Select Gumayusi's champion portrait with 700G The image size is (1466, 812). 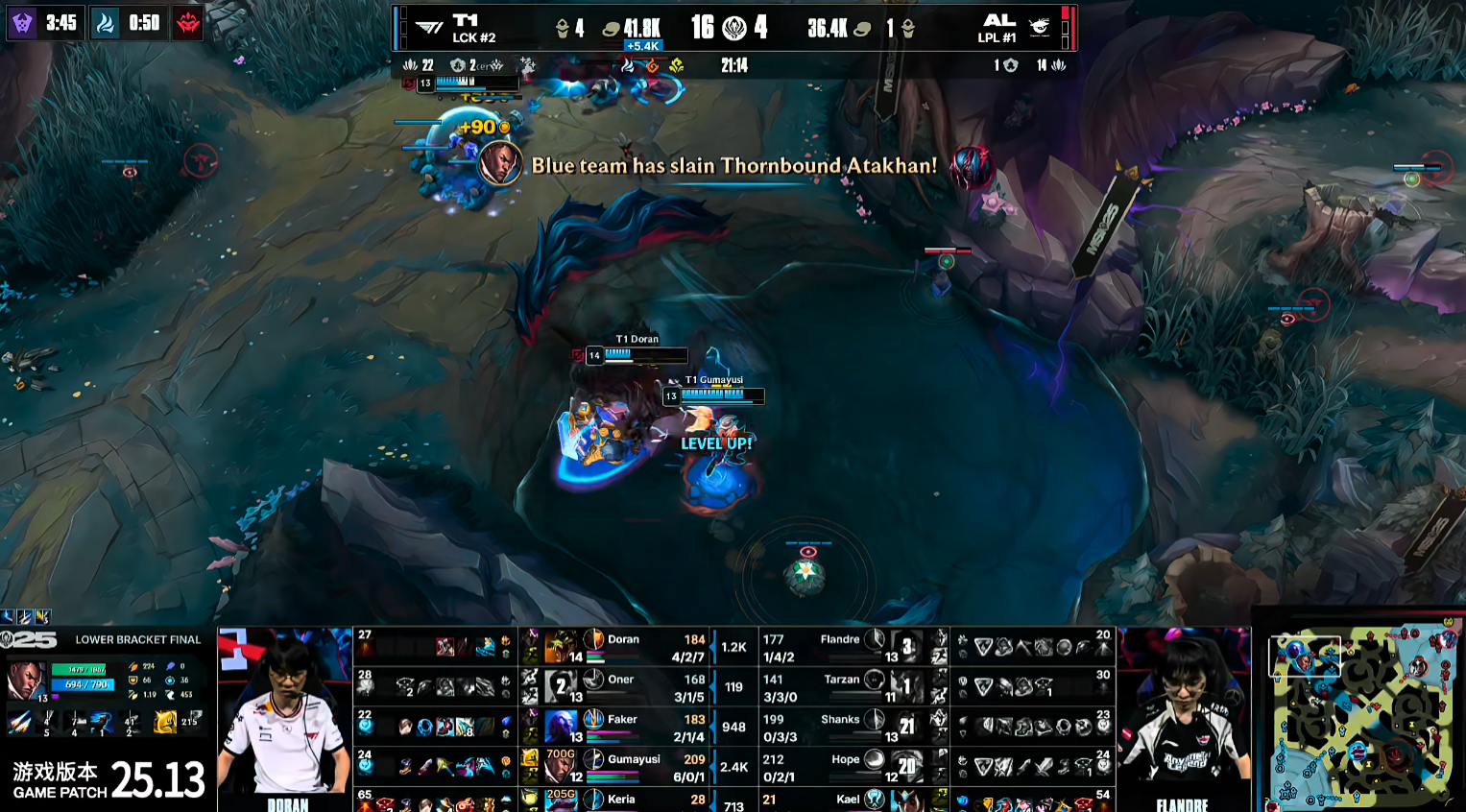559,766
